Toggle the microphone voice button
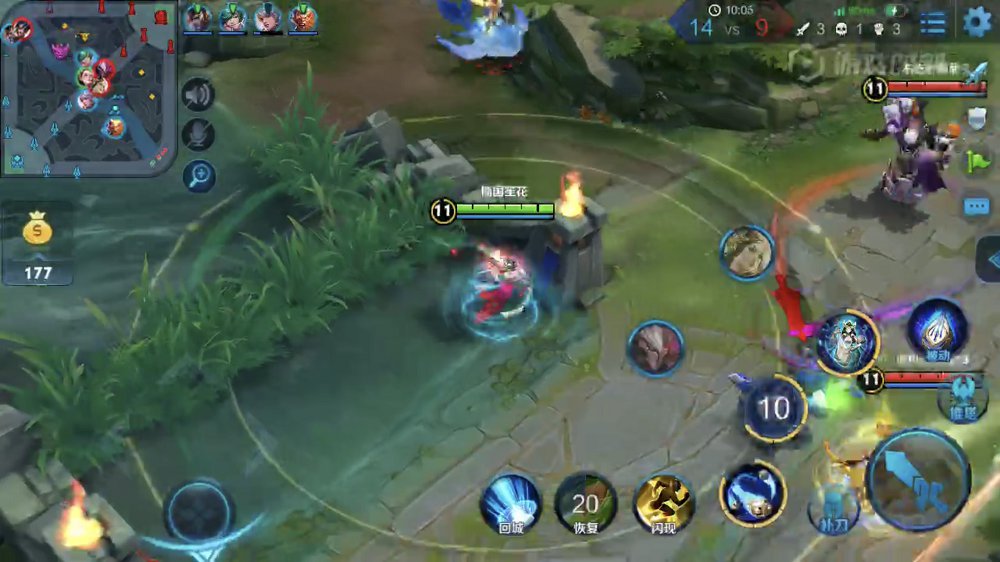The image size is (1000, 562). pos(198,135)
